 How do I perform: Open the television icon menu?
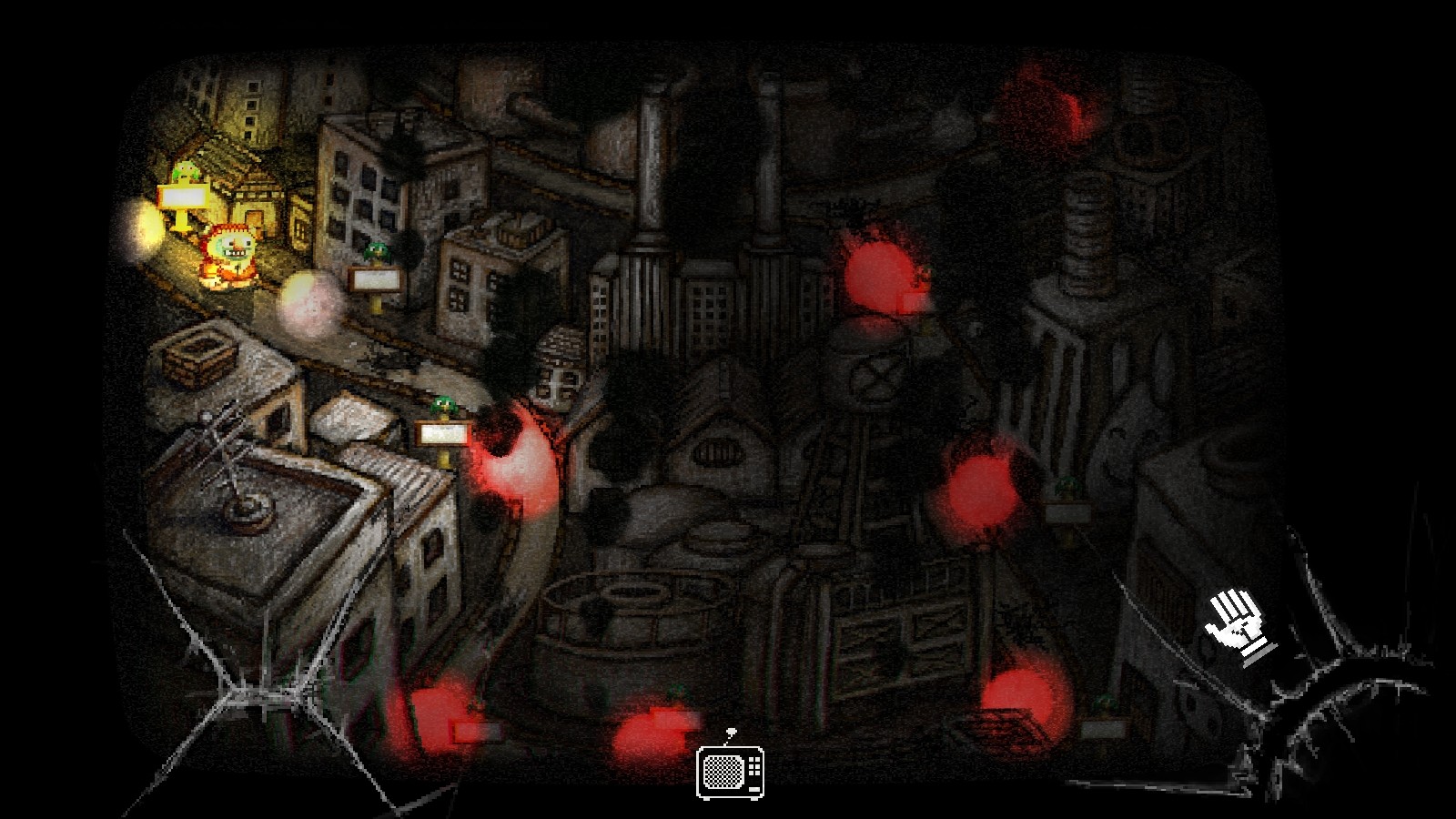730,772
